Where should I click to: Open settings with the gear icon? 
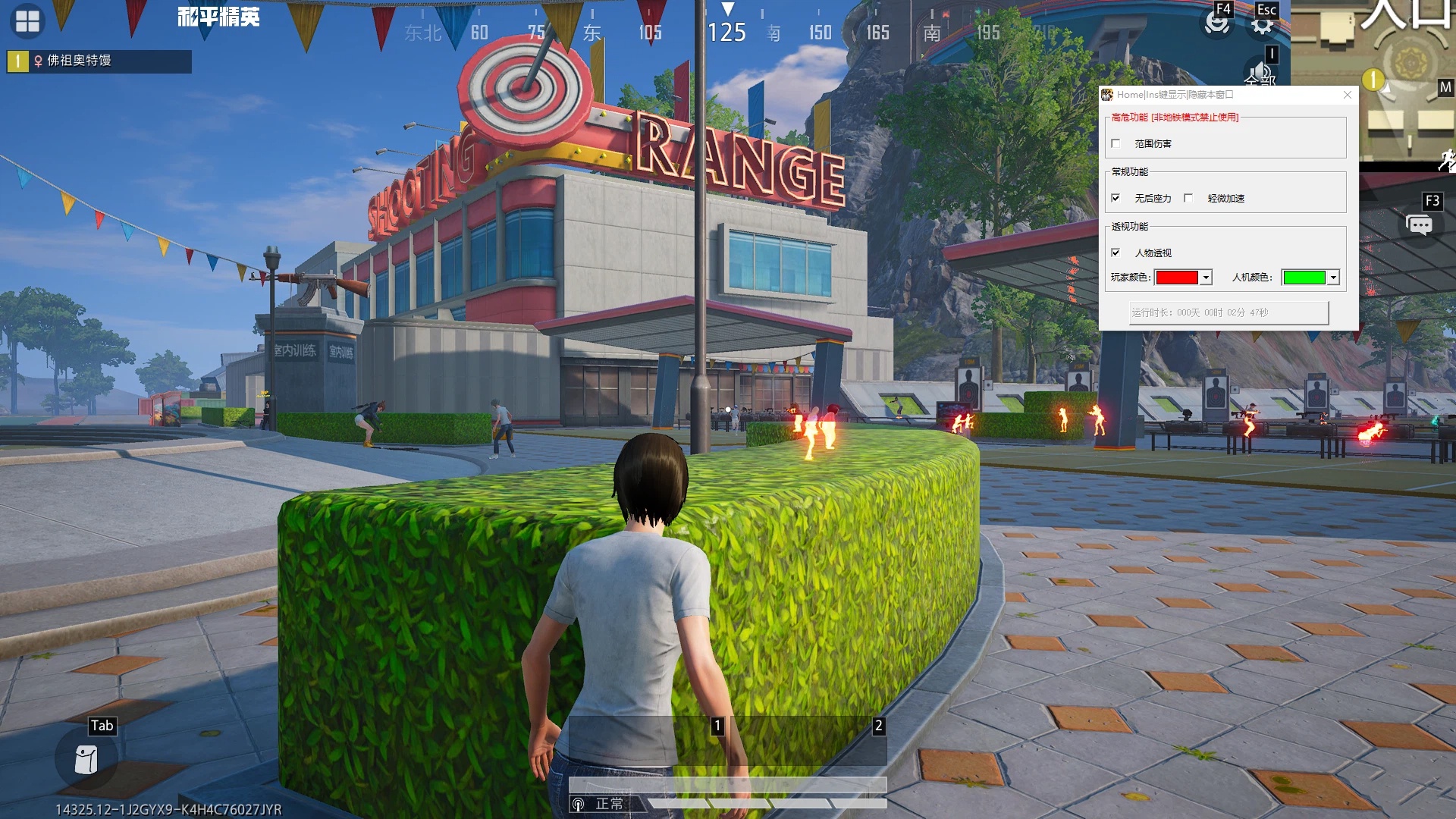tap(1263, 24)
